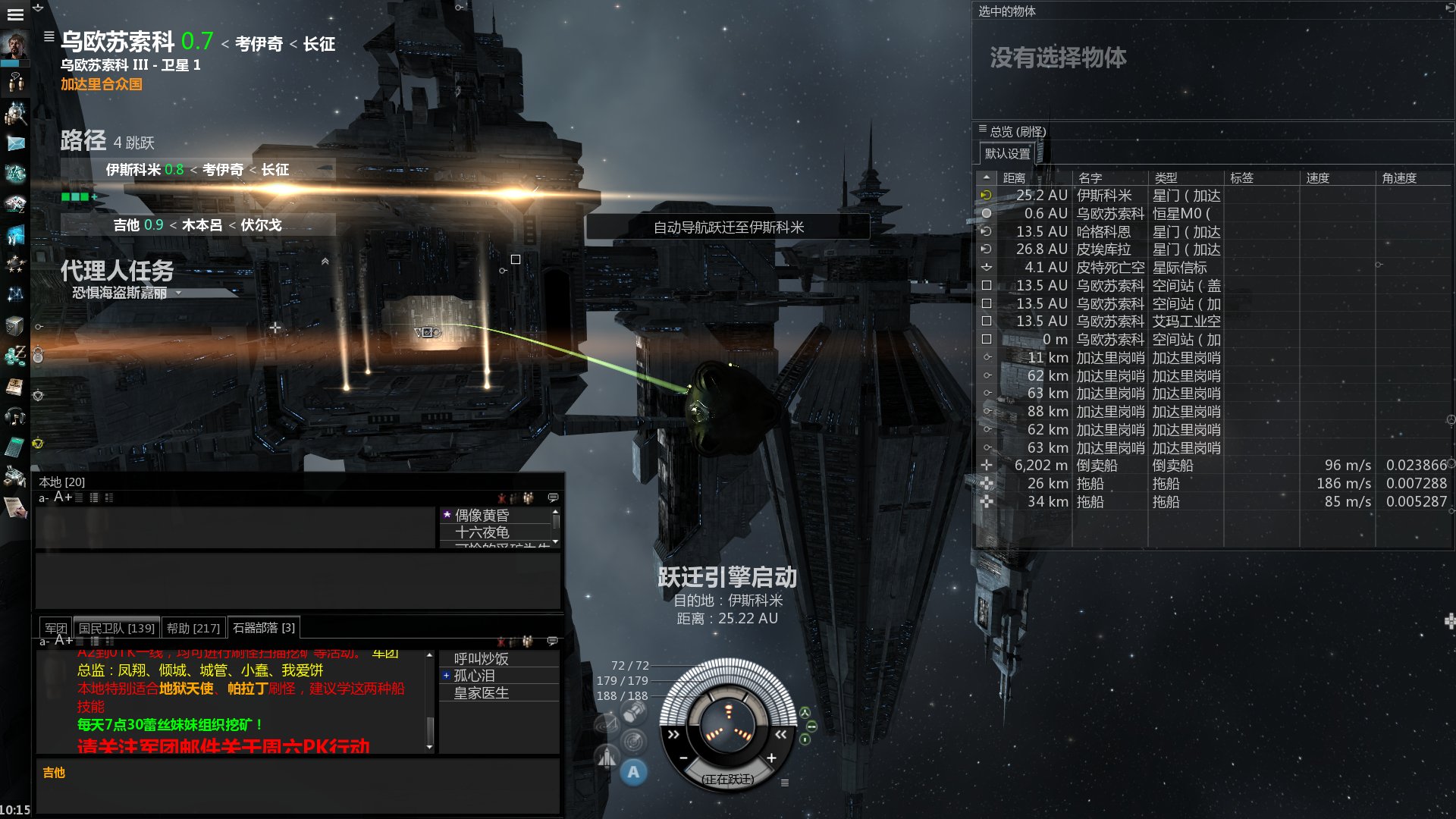Toggle the autopilot A button
Image resolution: width=1456 pixels, height=819 pixels.
pyautogui.click(x=633, y=773)
